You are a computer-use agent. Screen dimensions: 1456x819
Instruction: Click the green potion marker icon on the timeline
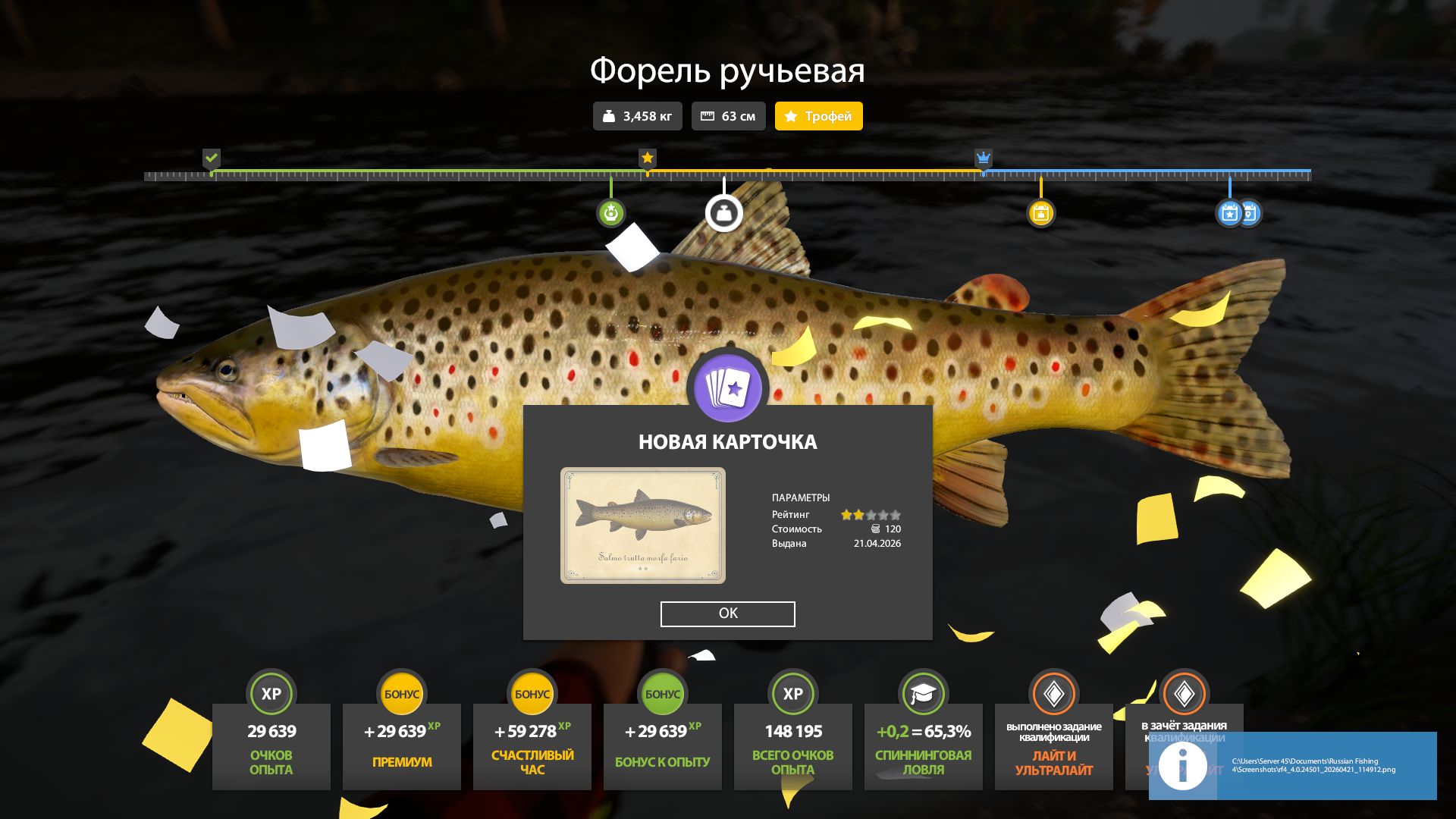point(610,213)
